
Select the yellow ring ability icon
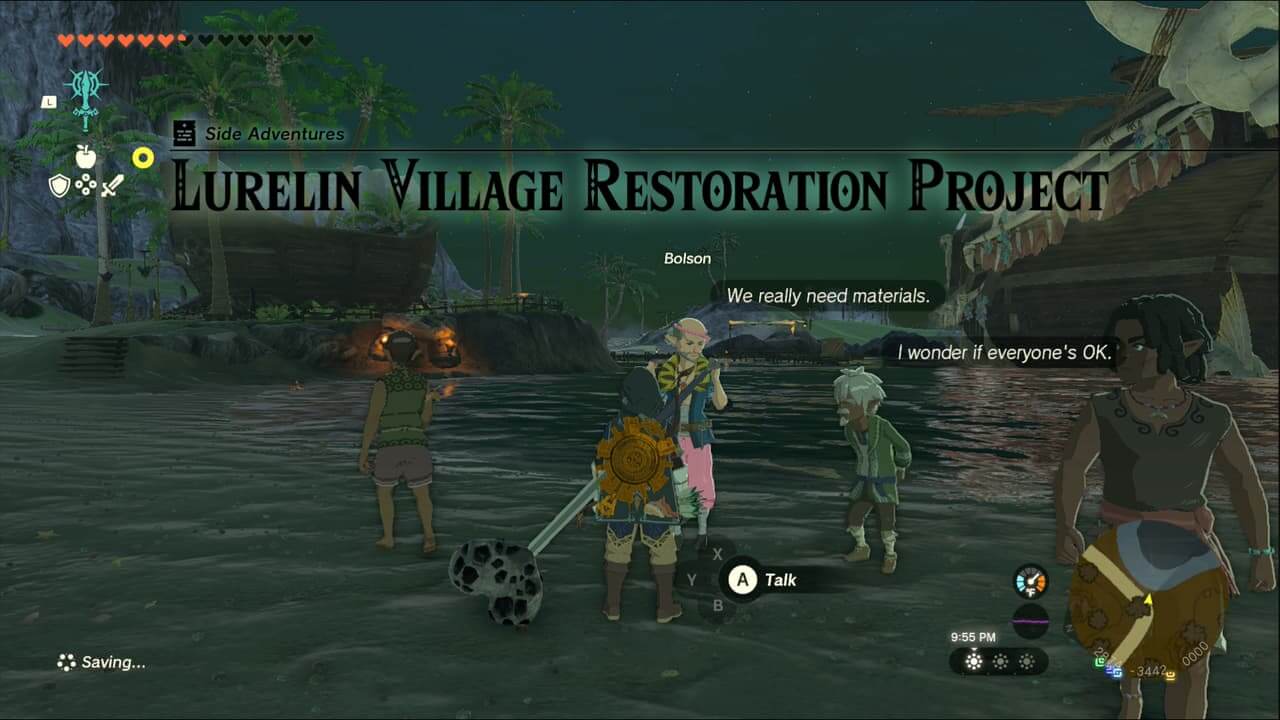(143, 158)
